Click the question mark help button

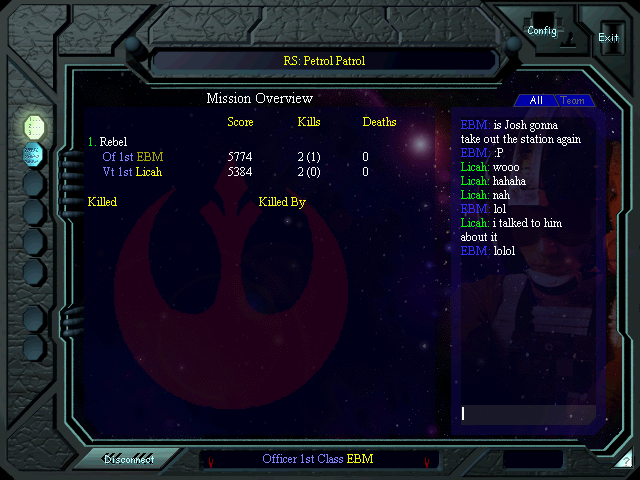coord(625,461)
